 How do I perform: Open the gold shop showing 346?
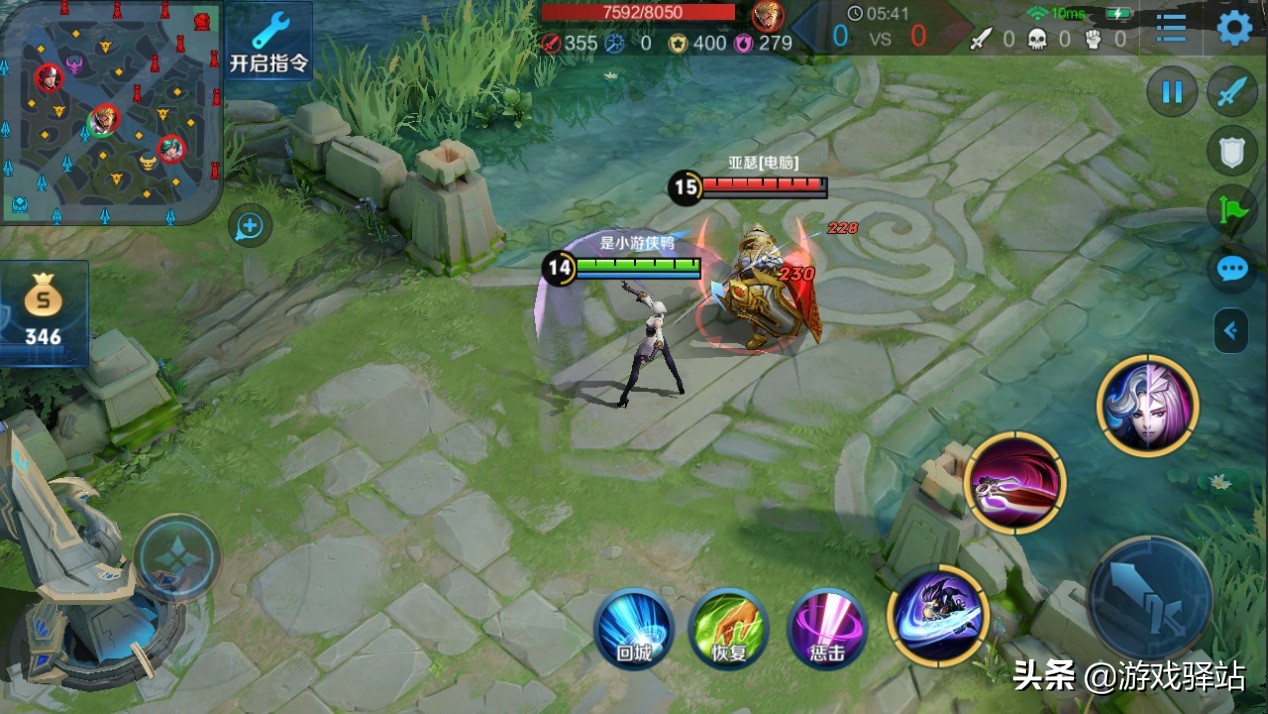pyautogui.click(x=44, y=313)
